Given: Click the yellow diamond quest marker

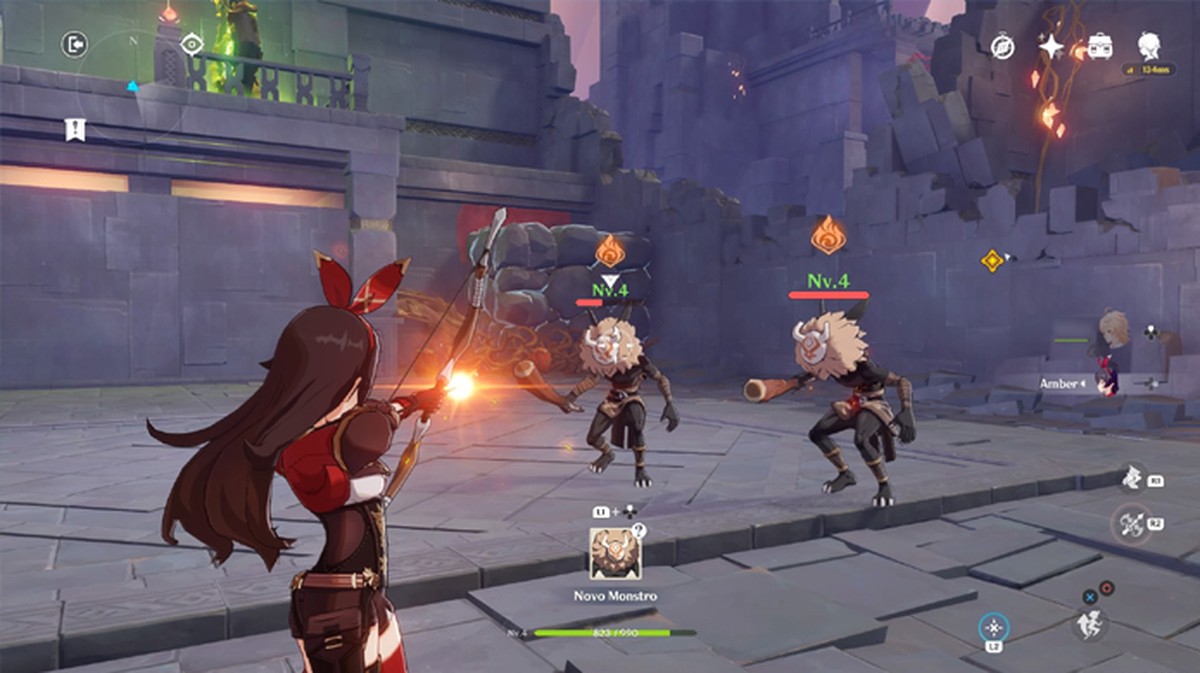Looking at the screenshot, I should pos(992,260).
